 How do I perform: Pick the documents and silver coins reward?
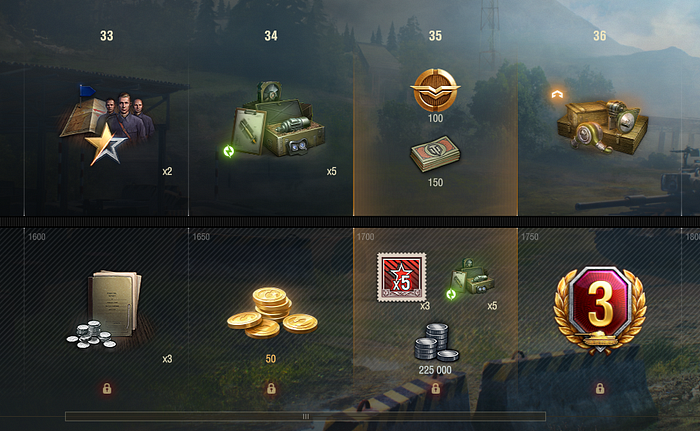108,309
